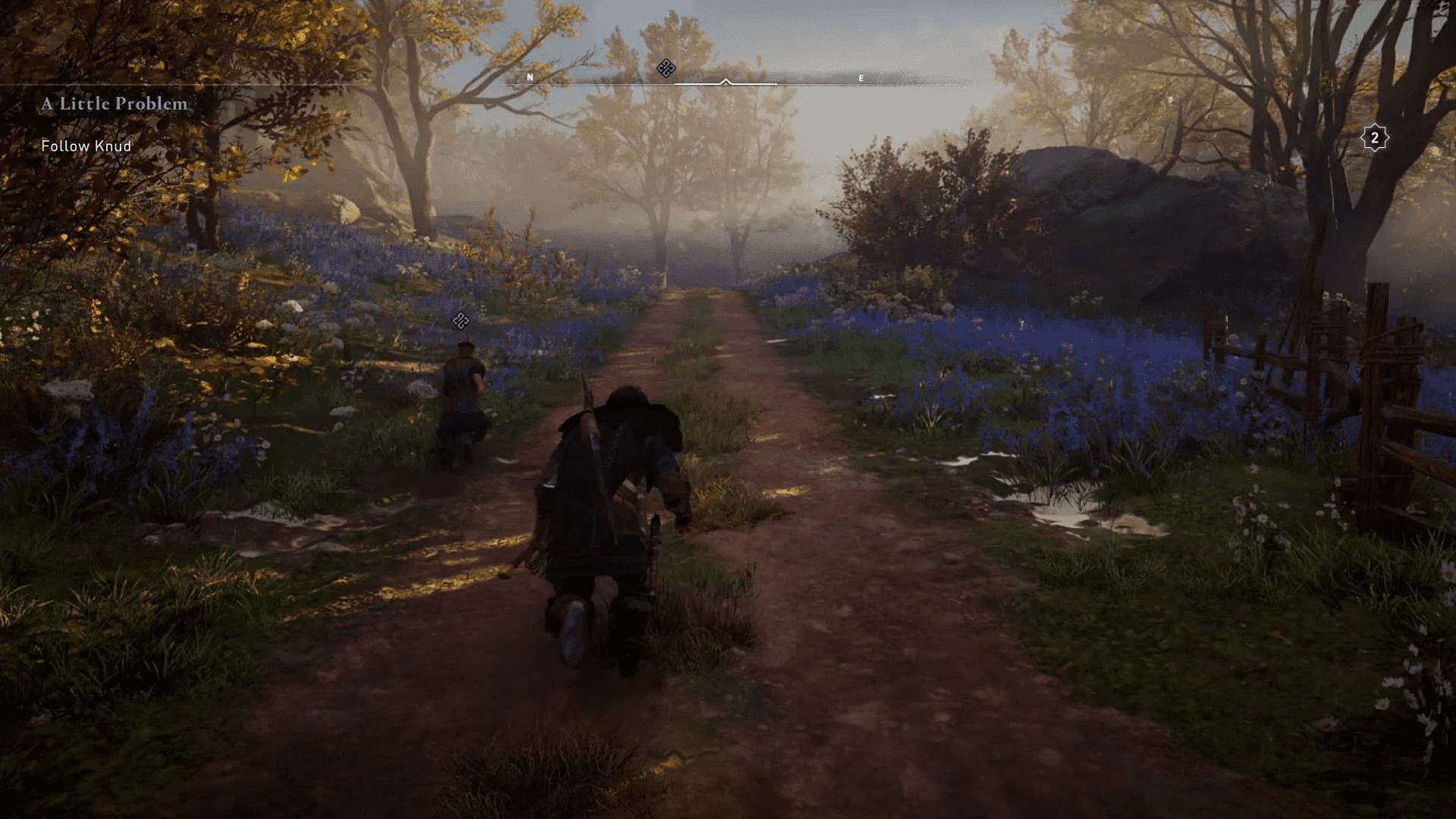Click the 'Follow Knud' objective text

pos(86,145)
